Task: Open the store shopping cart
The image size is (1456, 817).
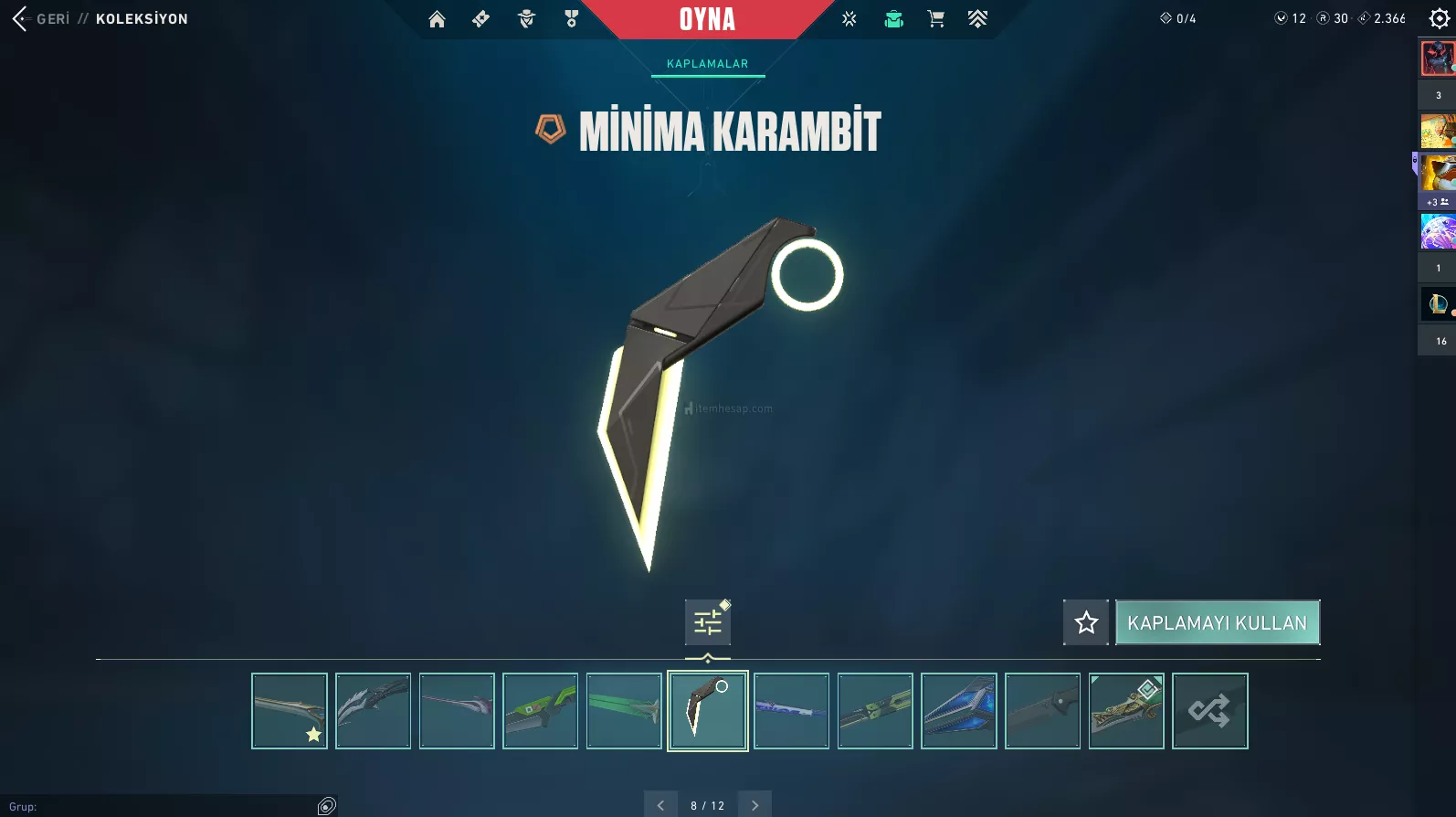Action: [x=935, y=19]
